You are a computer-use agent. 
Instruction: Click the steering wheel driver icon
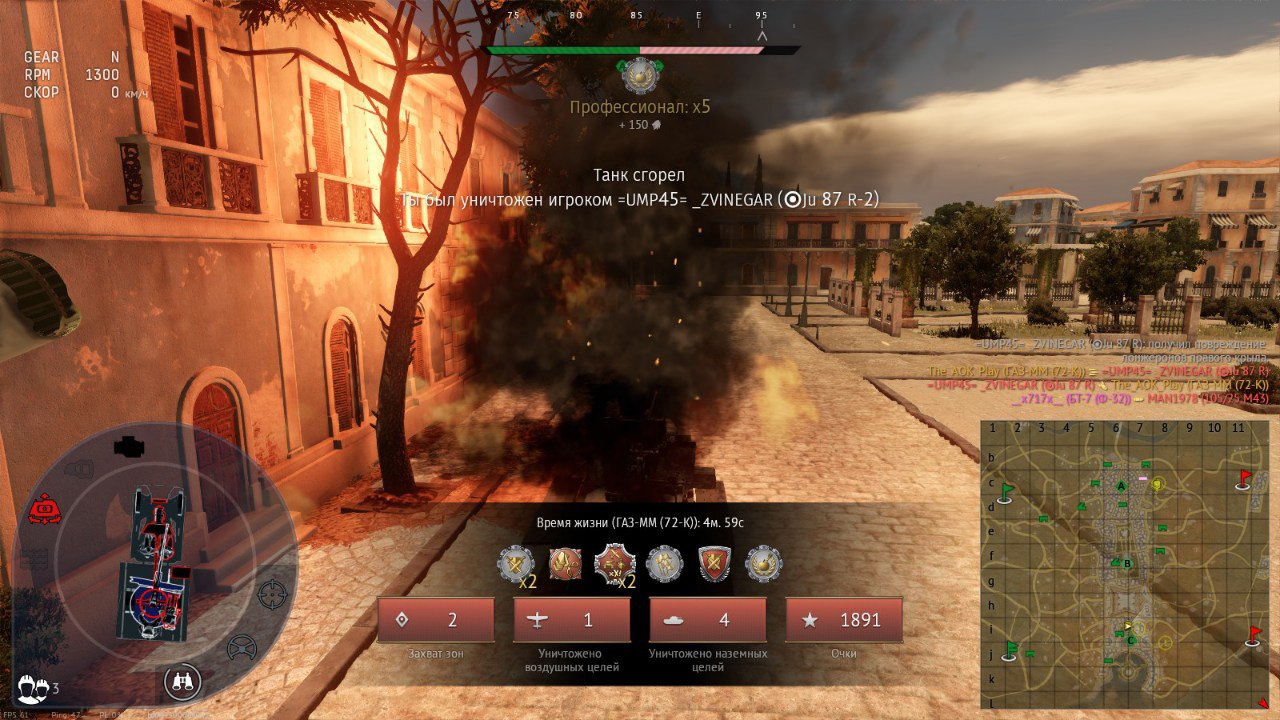[x=241, y=648]
